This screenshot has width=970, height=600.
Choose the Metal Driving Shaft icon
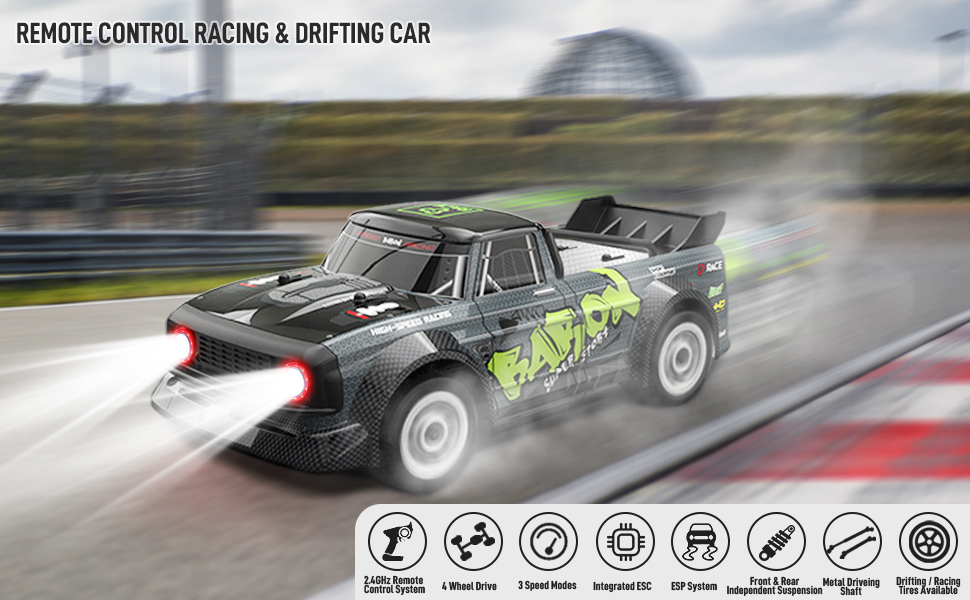[852, 541]
